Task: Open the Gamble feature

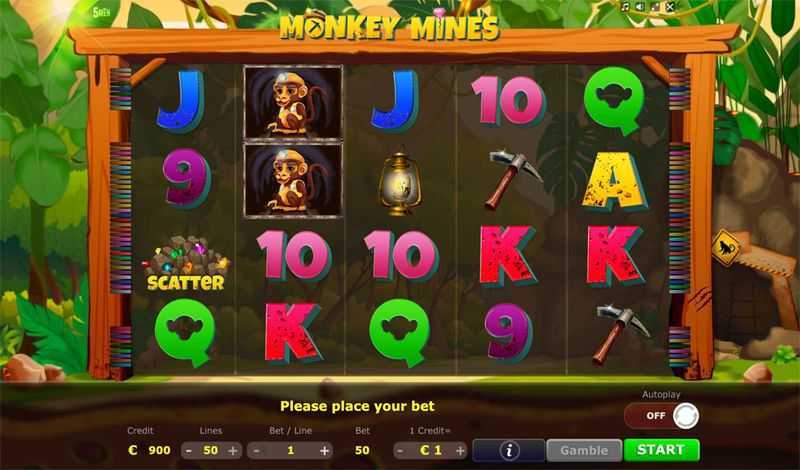Action: click(584, 450)
